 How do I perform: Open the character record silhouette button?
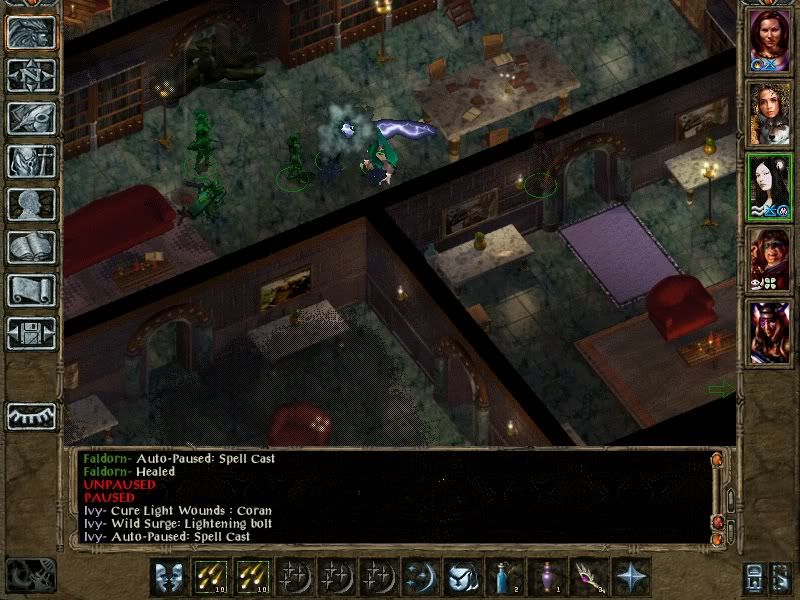click(x=31, y=204)
